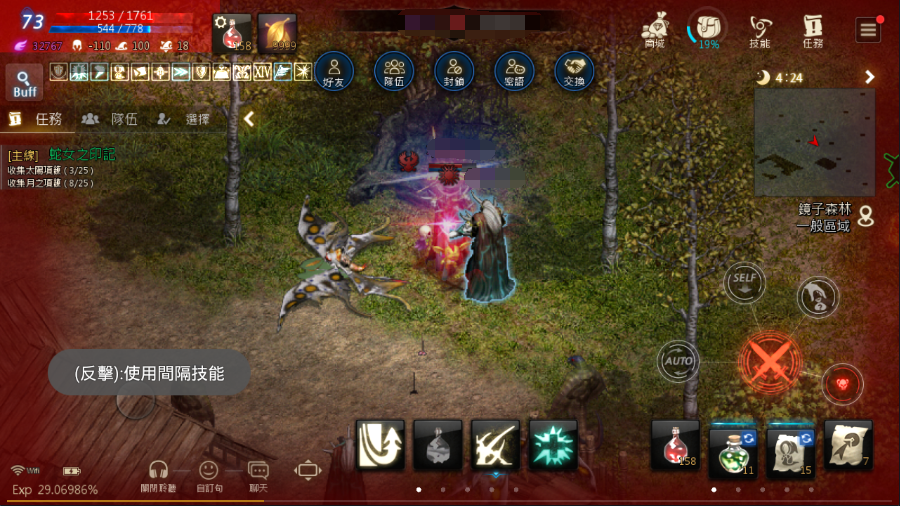
Task: Switch to the 隊伍 party tab
Action: [110, 119]
